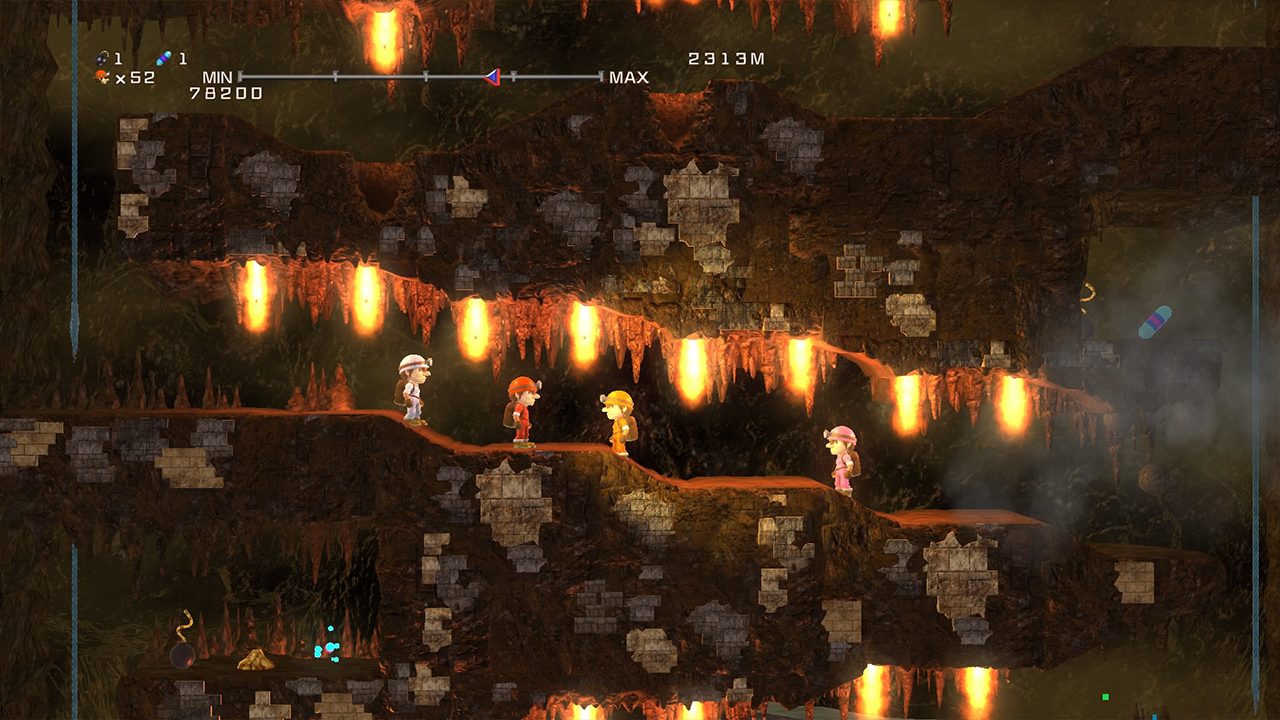Image resolution: width=1280 pixels, height=720 pixels.
Task: Click the bomb inventory icon
Action: (100, 58)
